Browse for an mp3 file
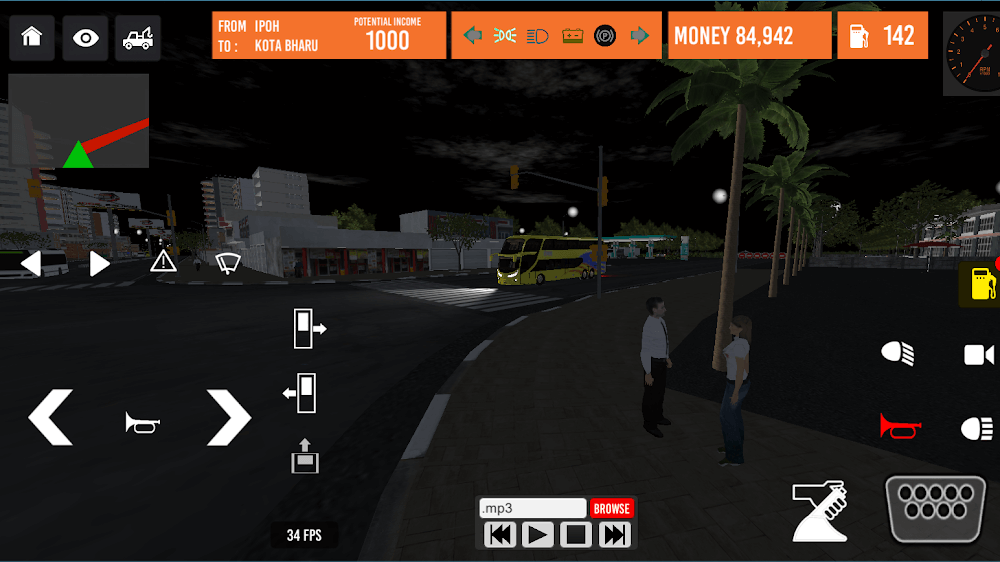The image size is (1000, 562). [611, 508]
